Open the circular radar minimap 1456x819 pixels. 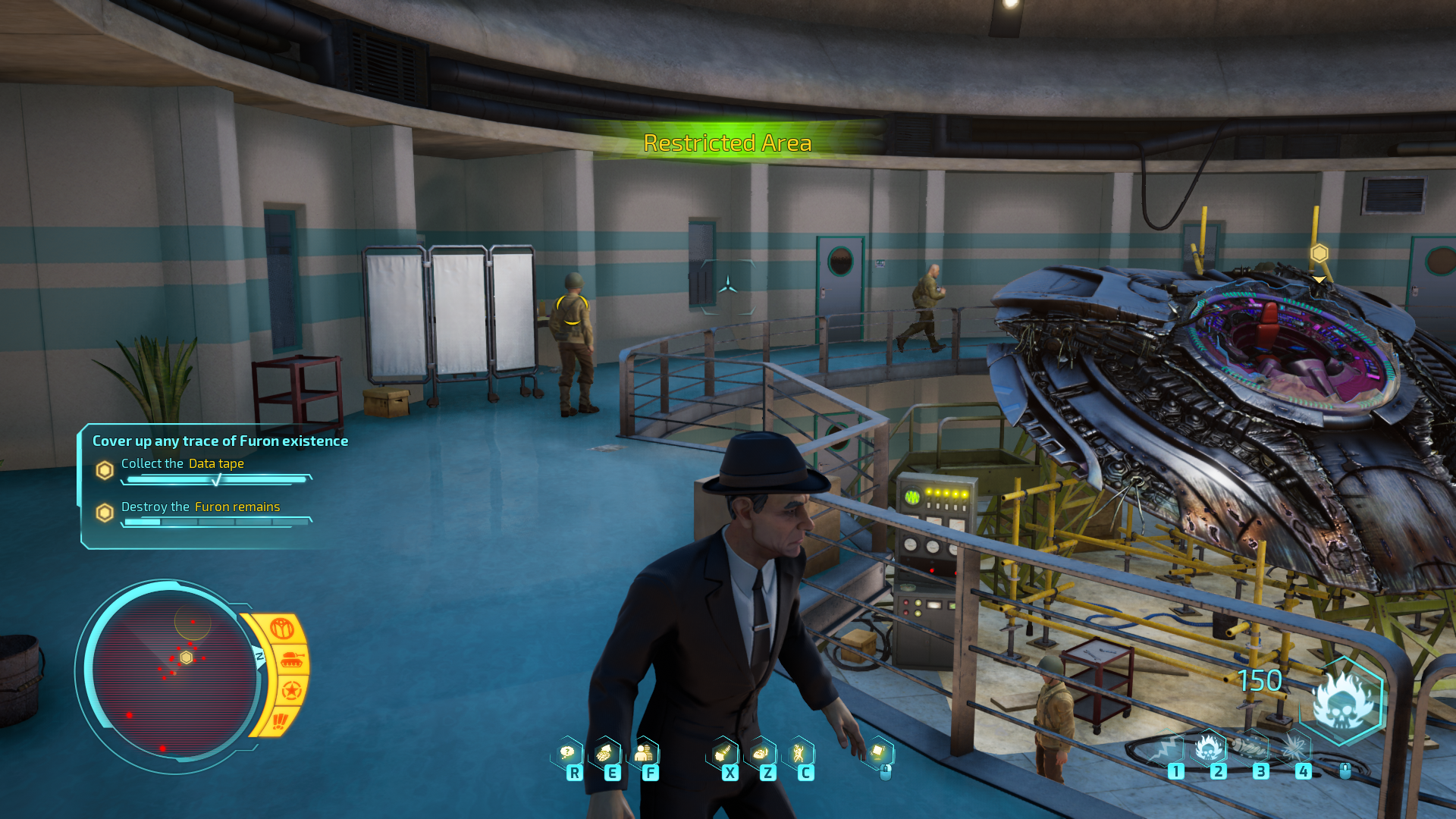tap(174, 675)
